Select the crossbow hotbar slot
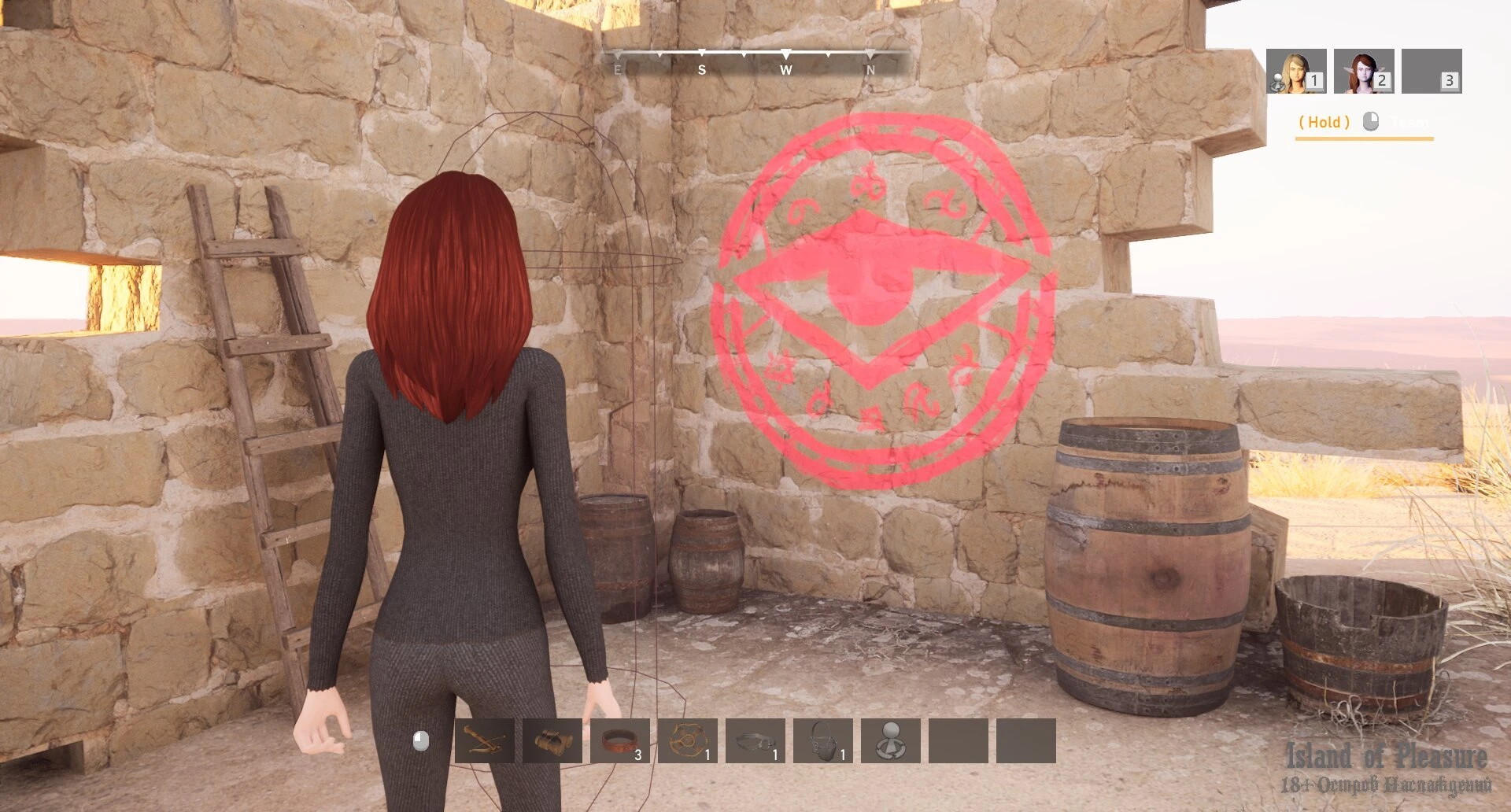The height and width of the screenshot is (812, 1511). click(x=484, y=740)
